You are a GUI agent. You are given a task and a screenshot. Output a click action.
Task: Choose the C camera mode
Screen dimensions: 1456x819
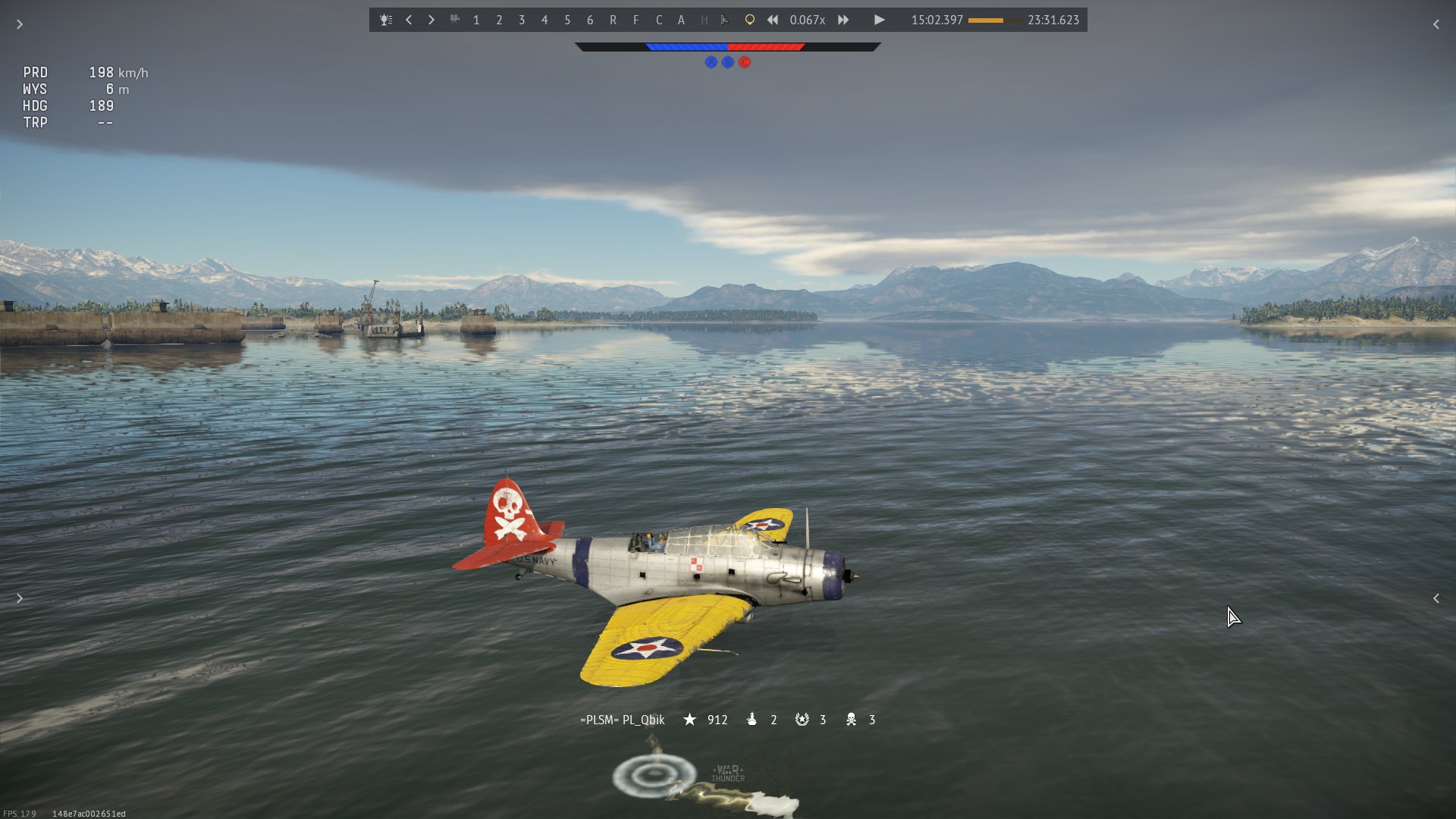pos(658,20)
